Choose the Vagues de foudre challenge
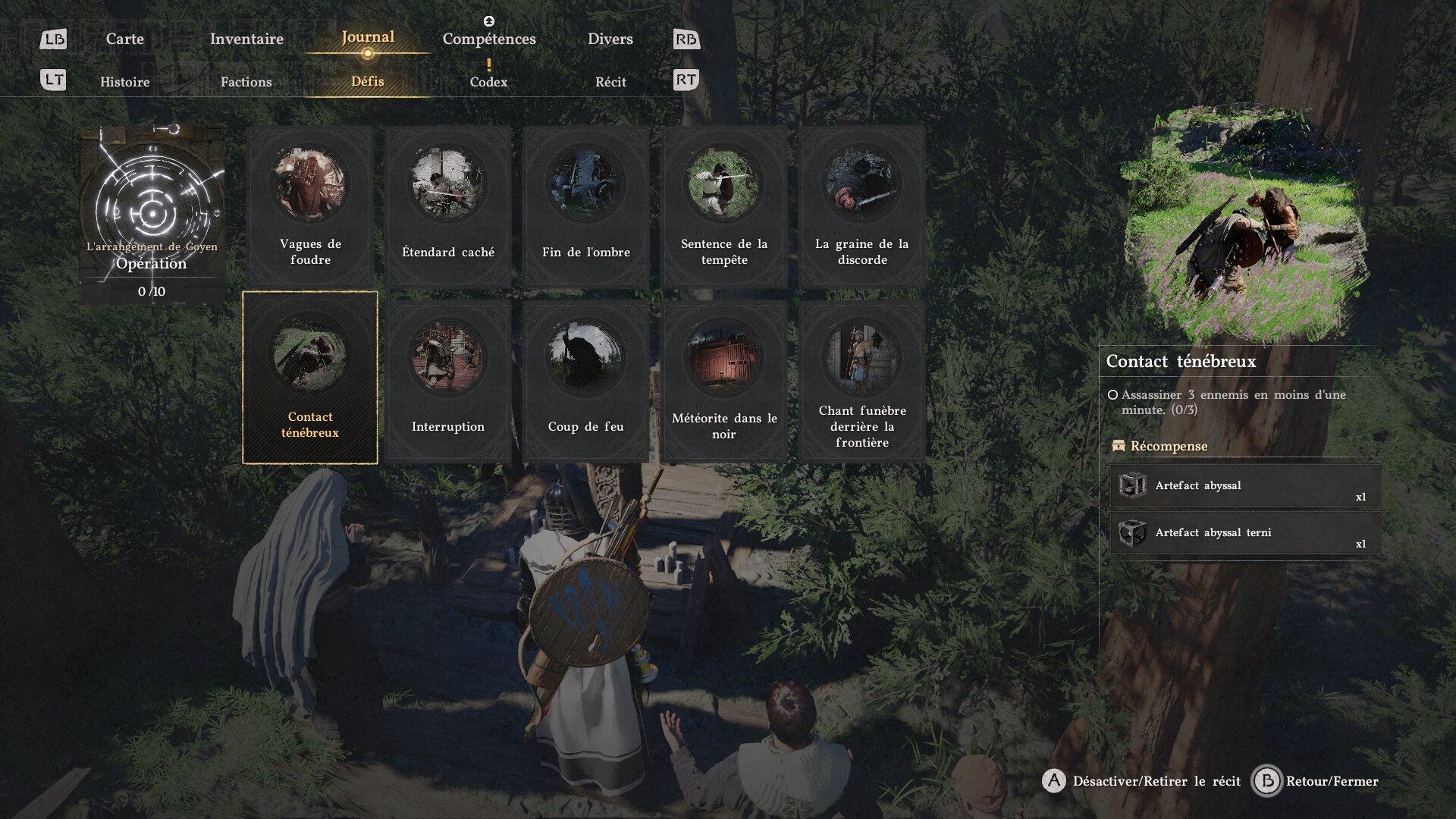This screenshot has width=1456, height=819. [x=310, y=206]
